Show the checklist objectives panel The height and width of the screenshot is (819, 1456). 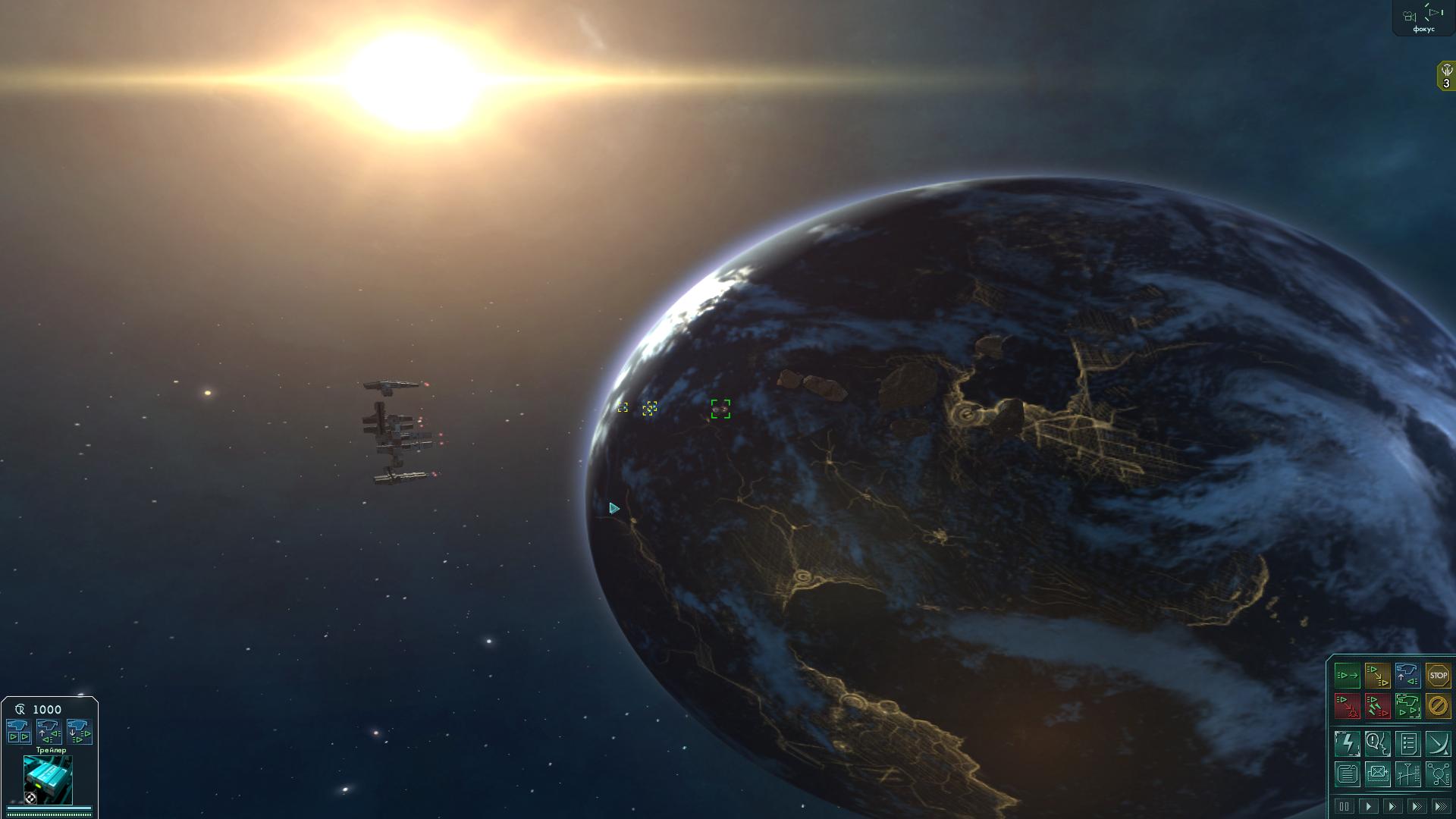coord(1407,744)
